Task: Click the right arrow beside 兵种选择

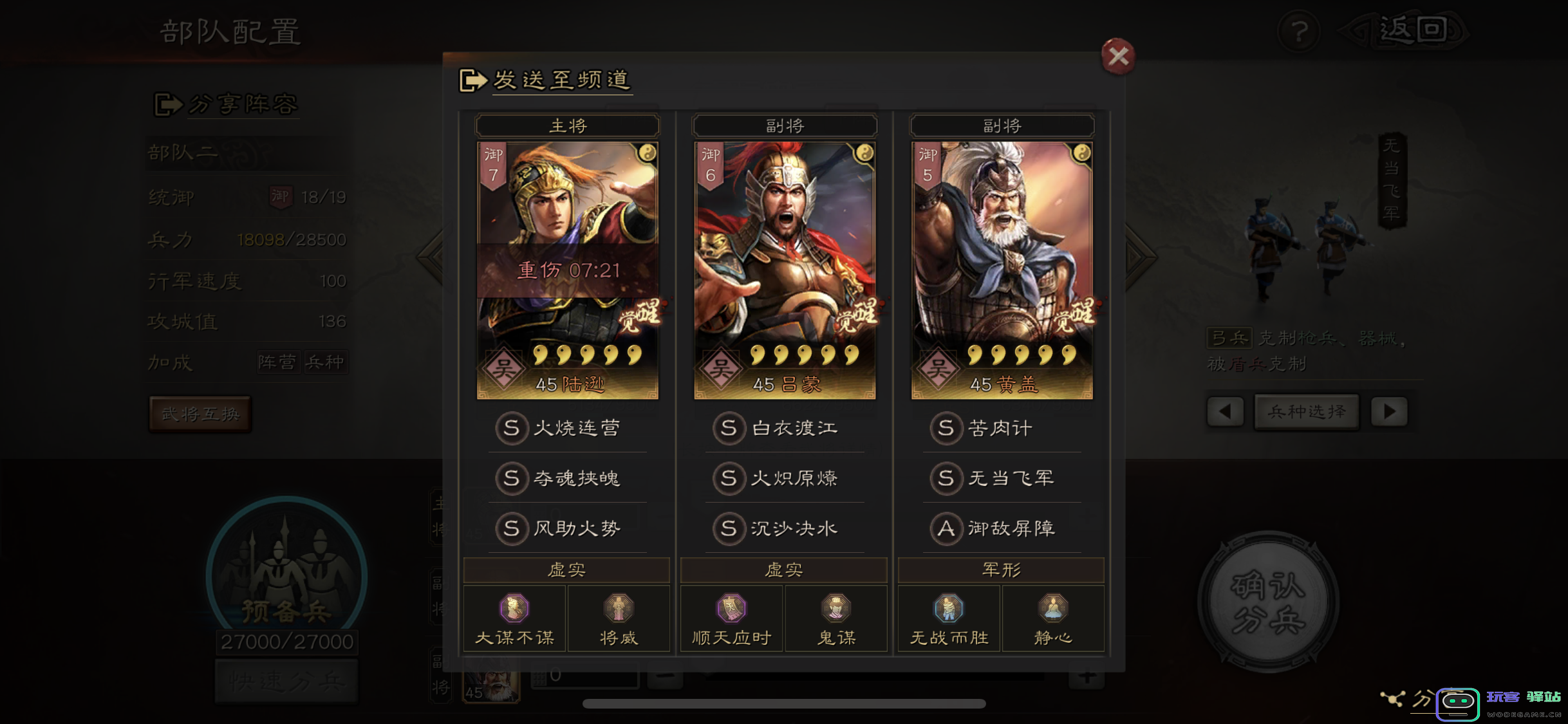Action: pyautogui.click(x=1389, y=412)
